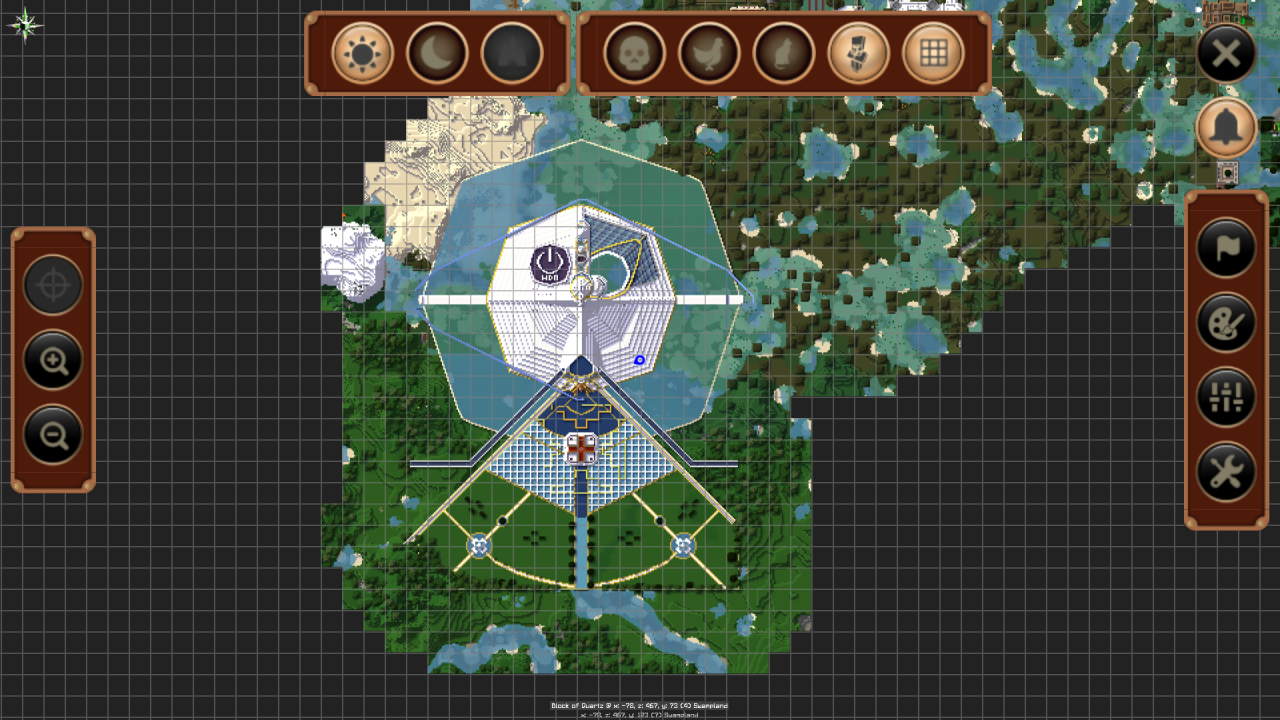
Task: Click the crosshair follow-player button
Action: 53,286
